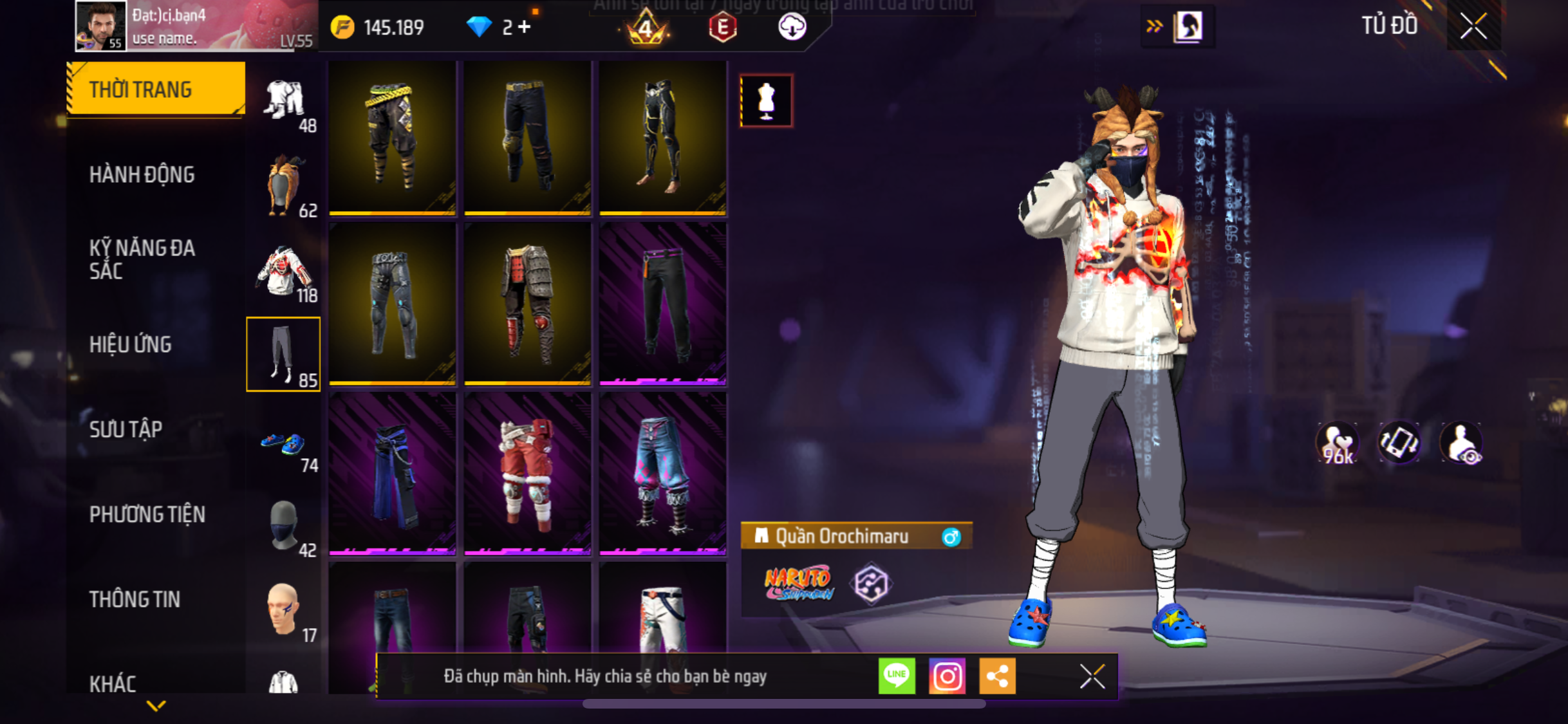Open the hoodie tops category
Screen dimensions: 1568x724
click(x=284, y=272)
